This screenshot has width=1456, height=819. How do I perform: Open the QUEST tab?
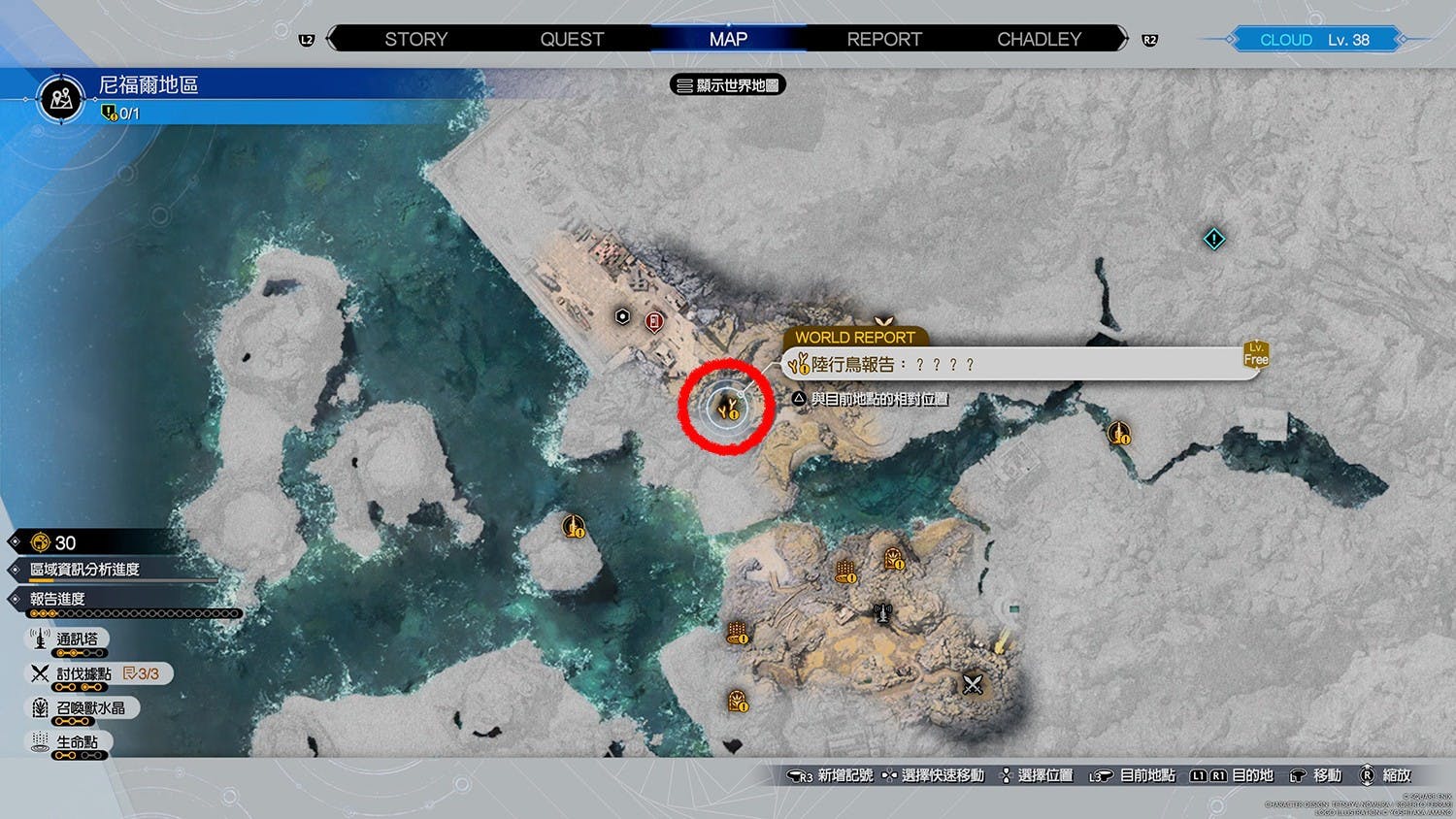point(572,40)
